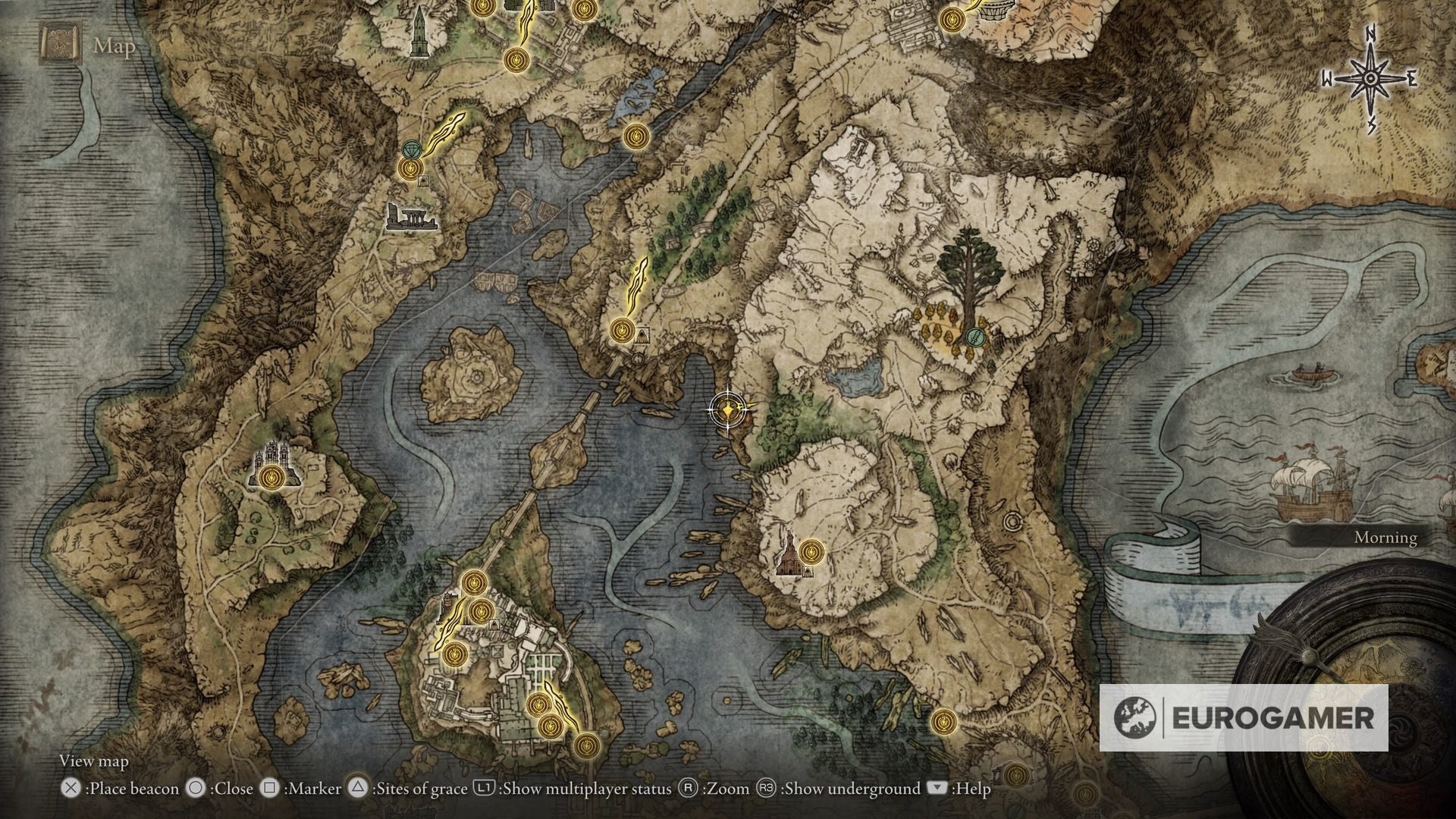Click the white ring marker east of the church
Viewport: 1456px width, 819px height.
(x=1012, y=522)
